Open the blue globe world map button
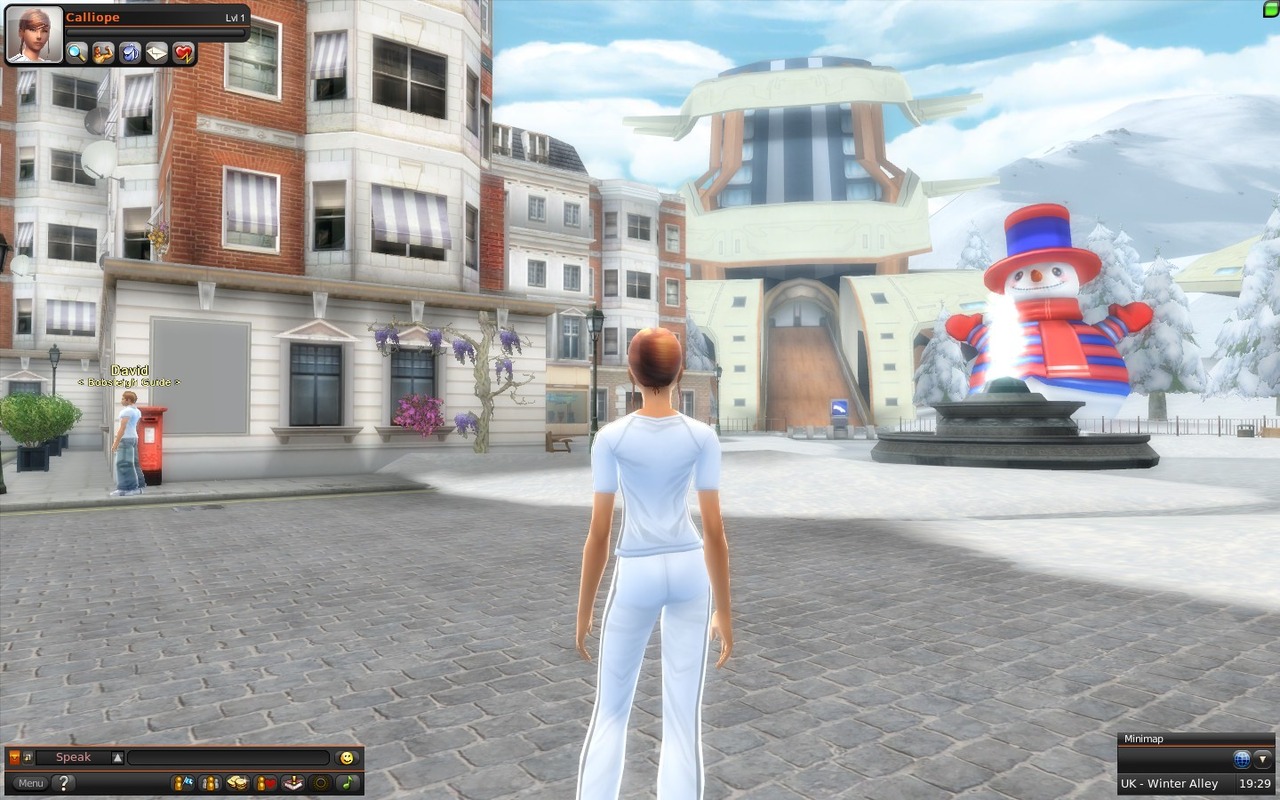Image resolution: width=1280 pixels, height=800 pixels. coord(1242,759)
